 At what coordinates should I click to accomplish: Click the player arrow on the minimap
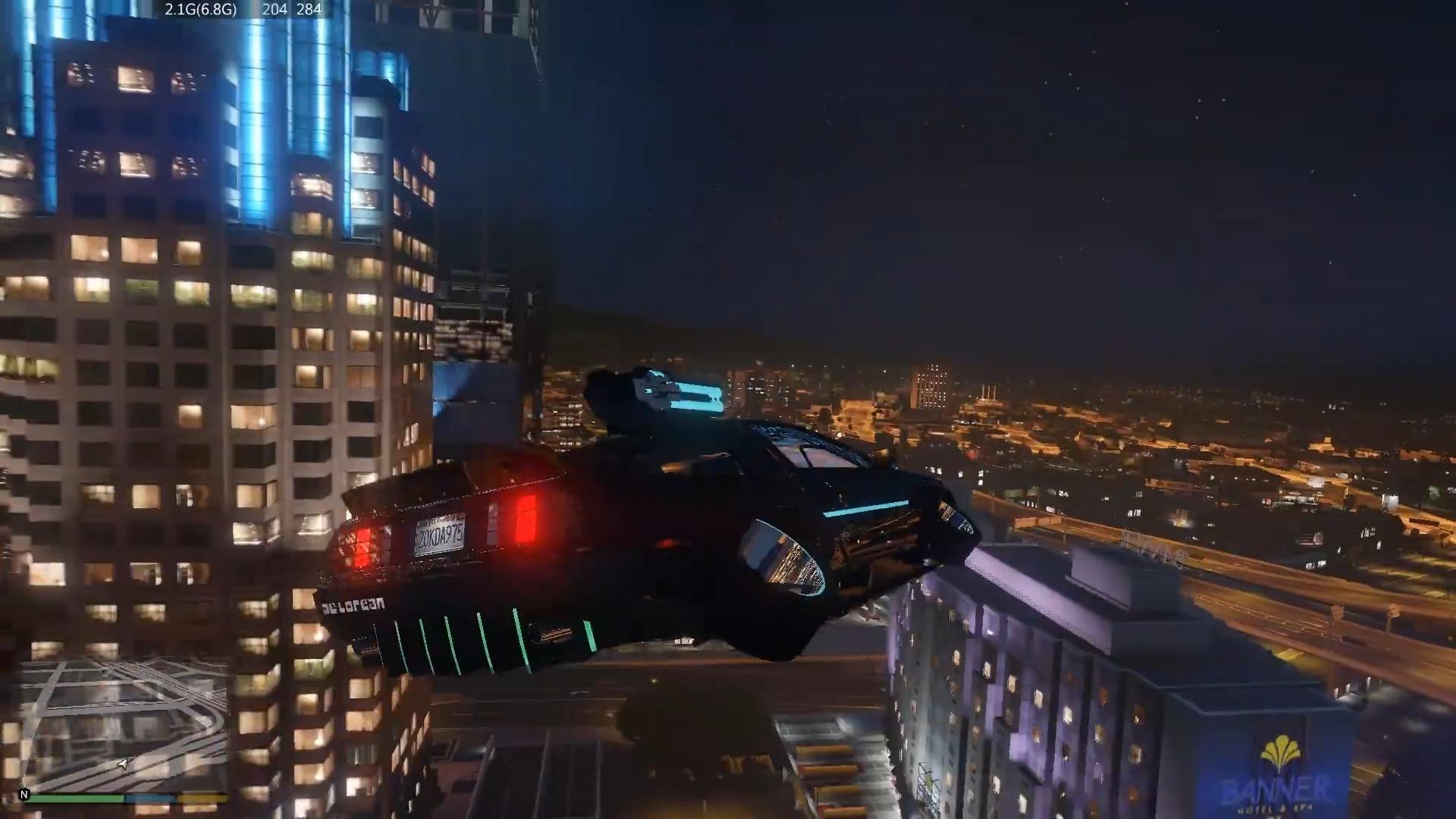(x=124, y=764)
